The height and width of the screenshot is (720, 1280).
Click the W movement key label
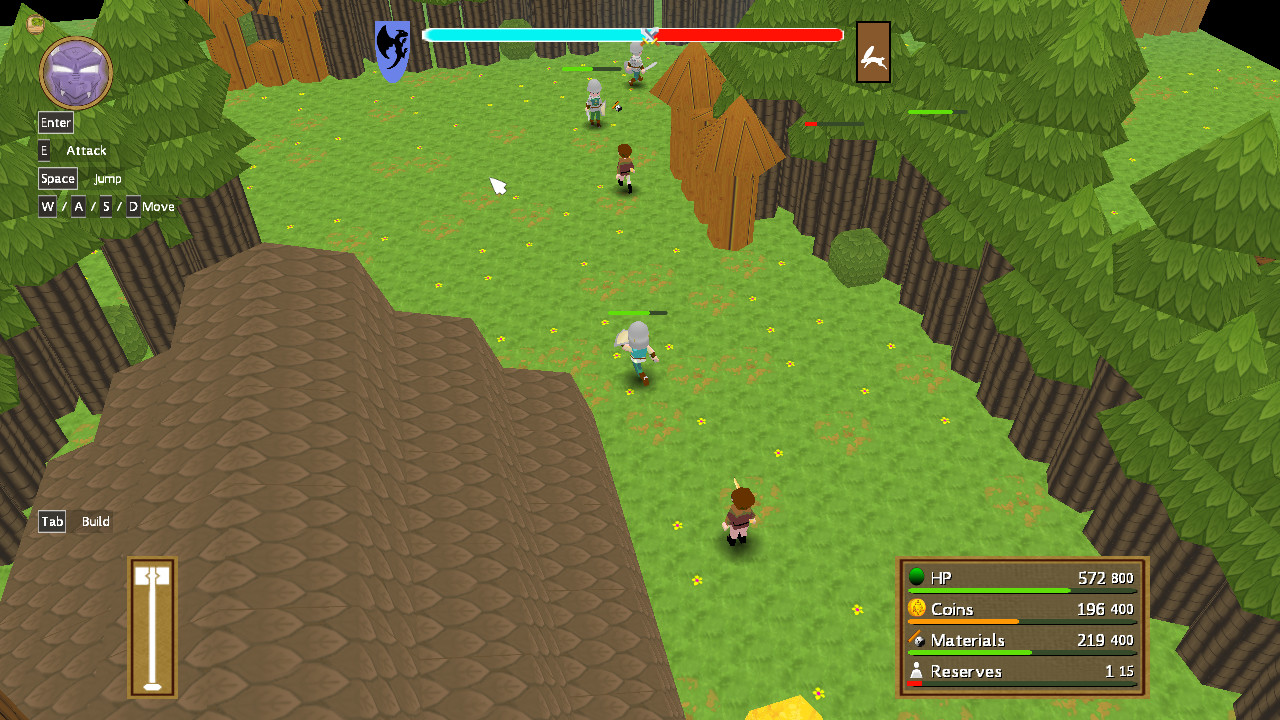[x=46, y=207]
